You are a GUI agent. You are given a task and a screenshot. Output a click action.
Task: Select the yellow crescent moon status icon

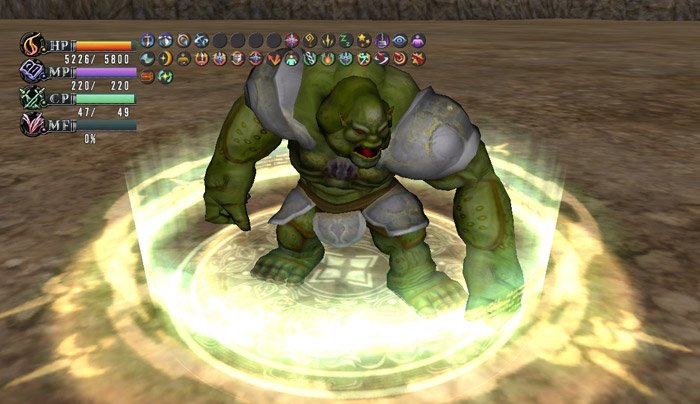(x=165, y=58)
